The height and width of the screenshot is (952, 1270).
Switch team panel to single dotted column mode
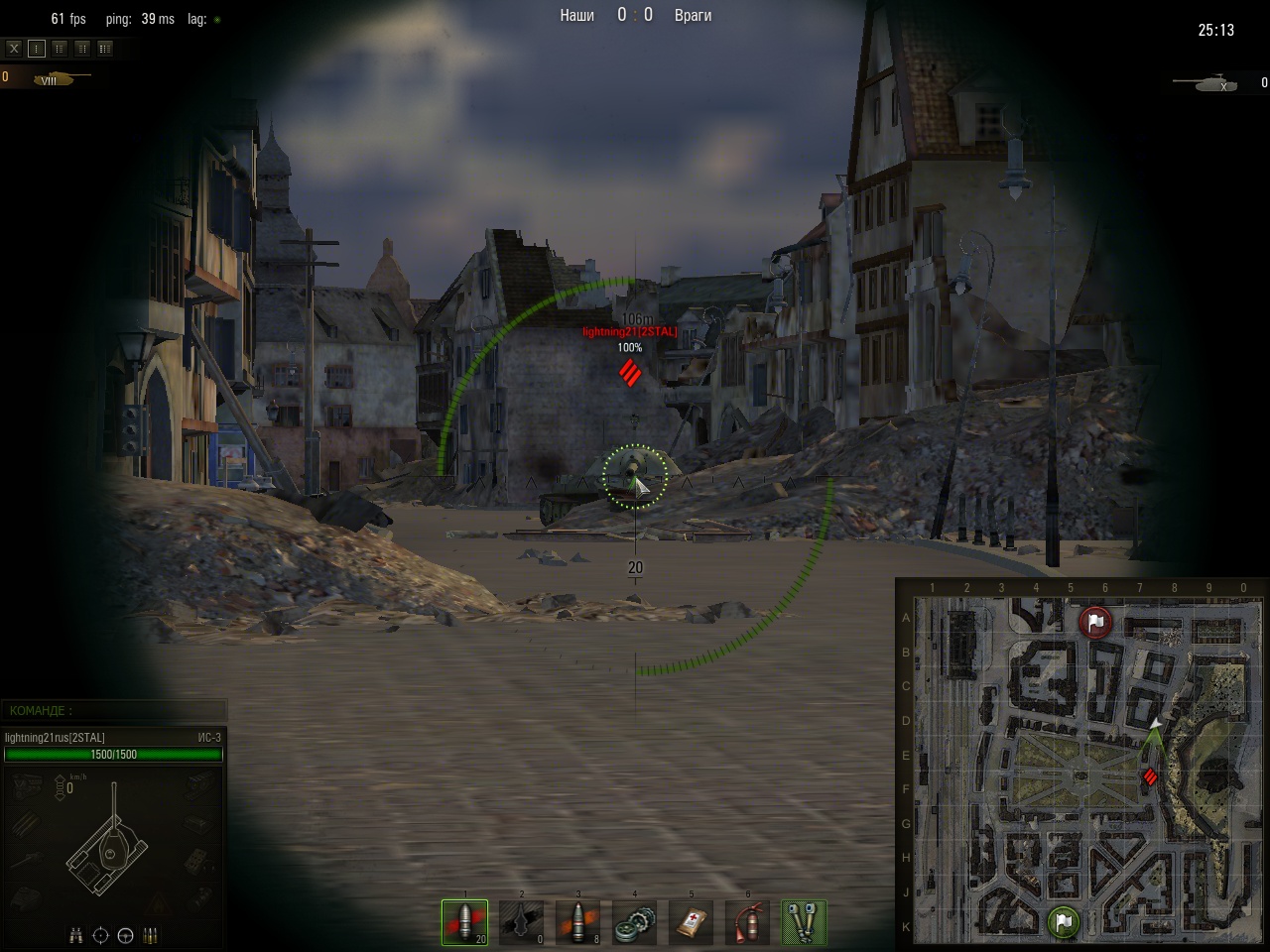point(37,48)
